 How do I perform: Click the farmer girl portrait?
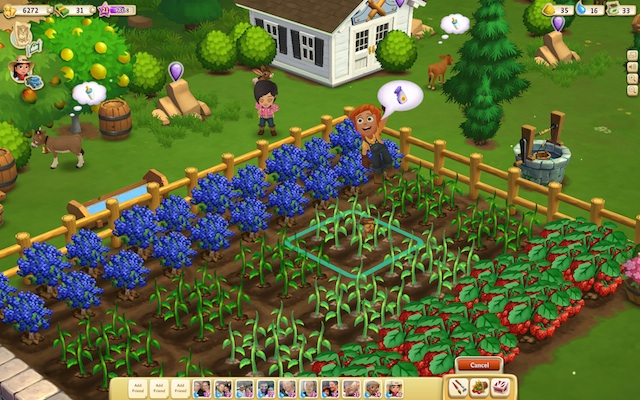pos(20,68)
